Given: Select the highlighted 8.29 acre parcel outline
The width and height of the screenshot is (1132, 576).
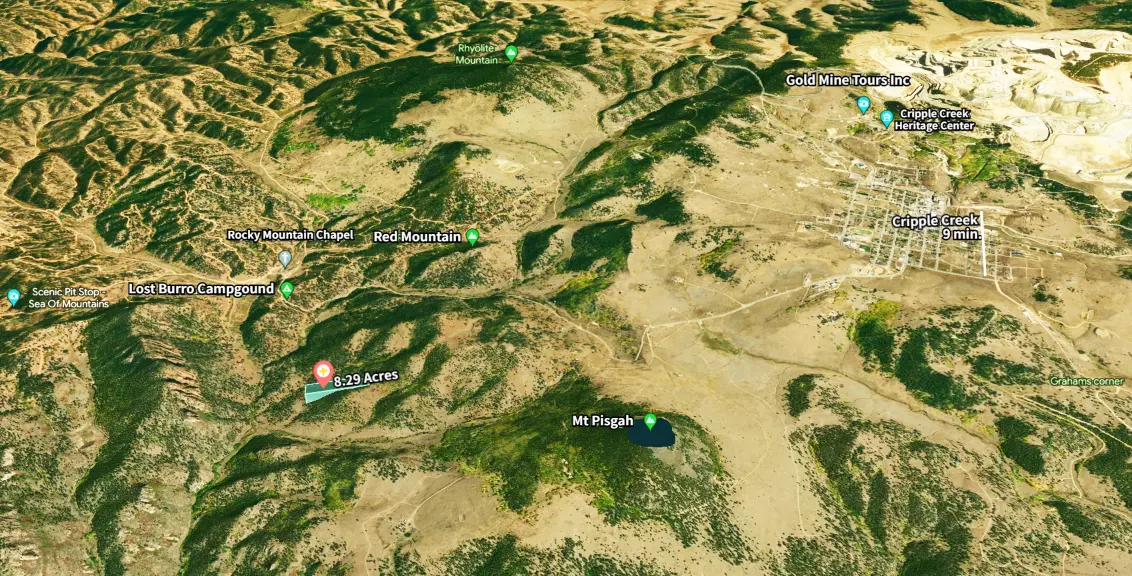Looking at the screenshot, I should [x=323, y=392].
